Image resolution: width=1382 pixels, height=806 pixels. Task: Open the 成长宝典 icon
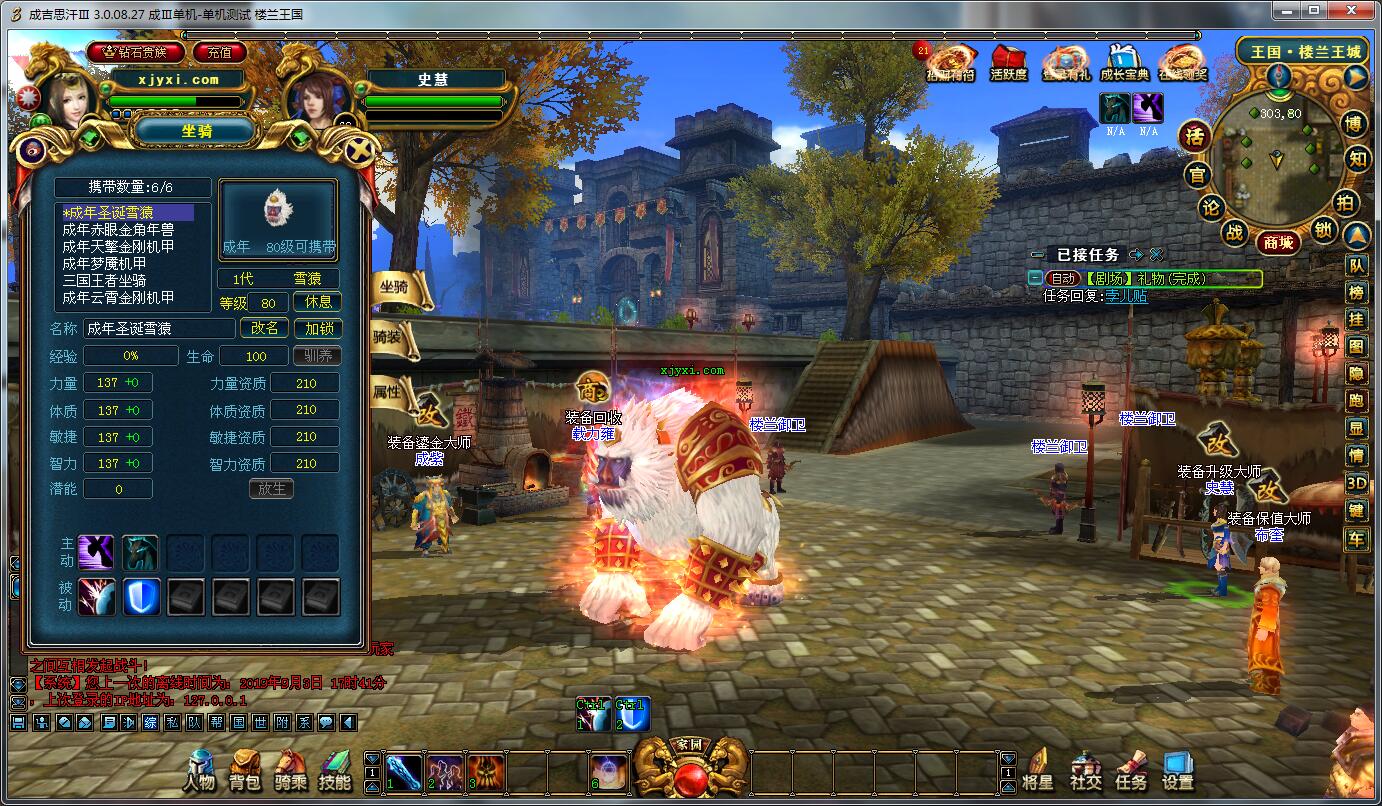(x=1124, y=63)
